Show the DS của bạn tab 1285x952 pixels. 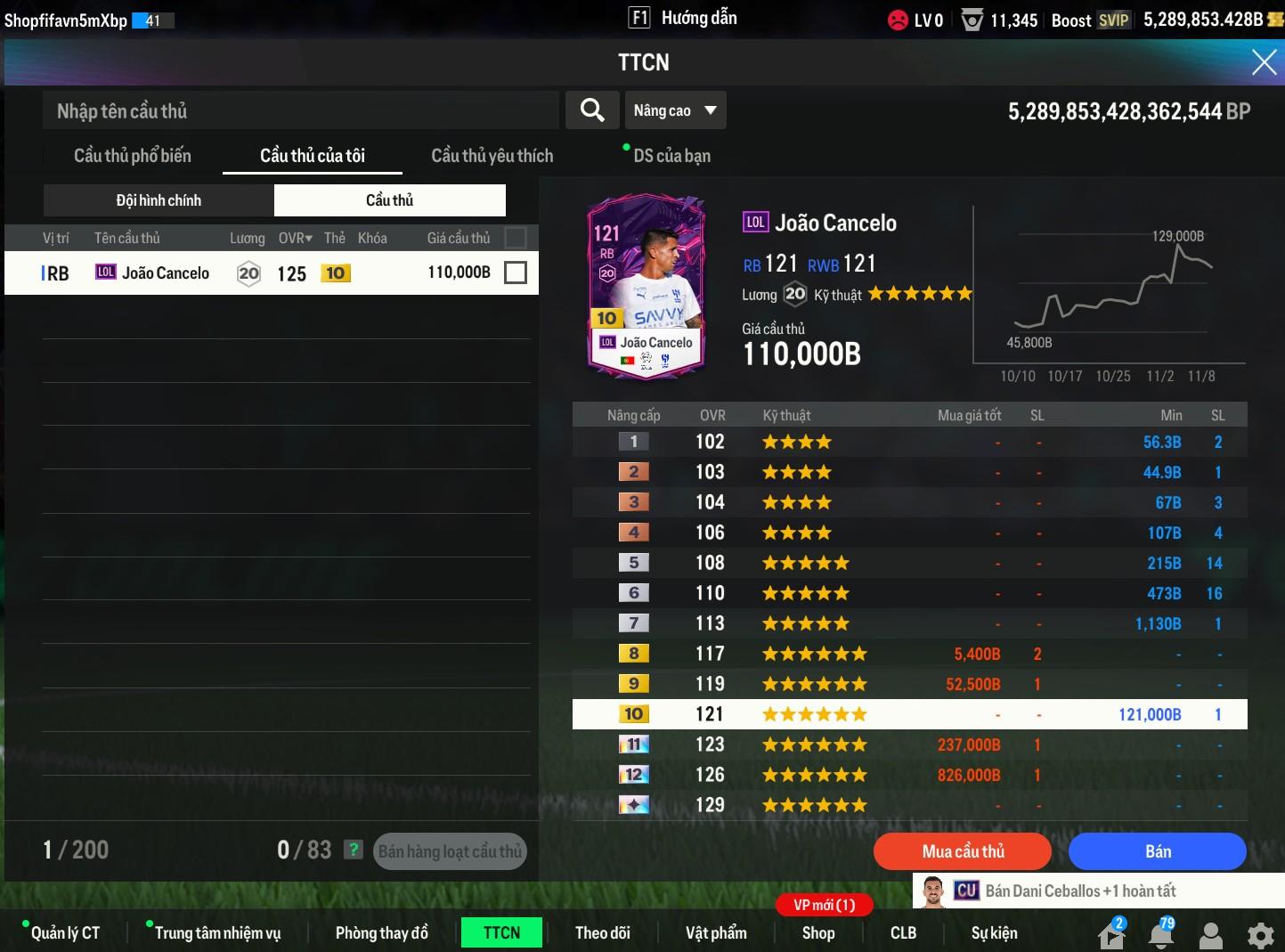click(x=671, y=156)
